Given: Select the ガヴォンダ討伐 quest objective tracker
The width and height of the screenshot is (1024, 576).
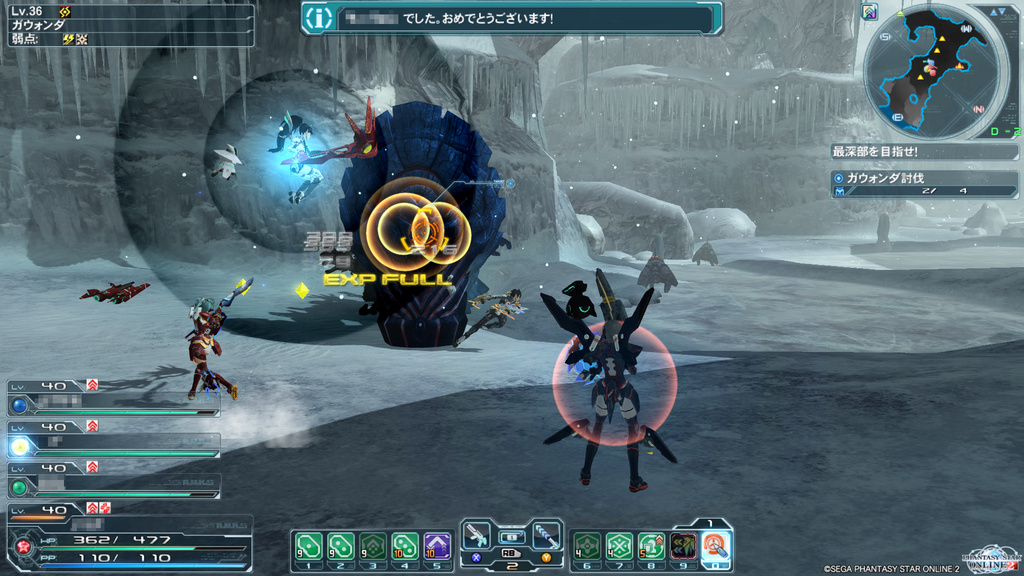Looking at the screenshot, I should tap(924, 183).
